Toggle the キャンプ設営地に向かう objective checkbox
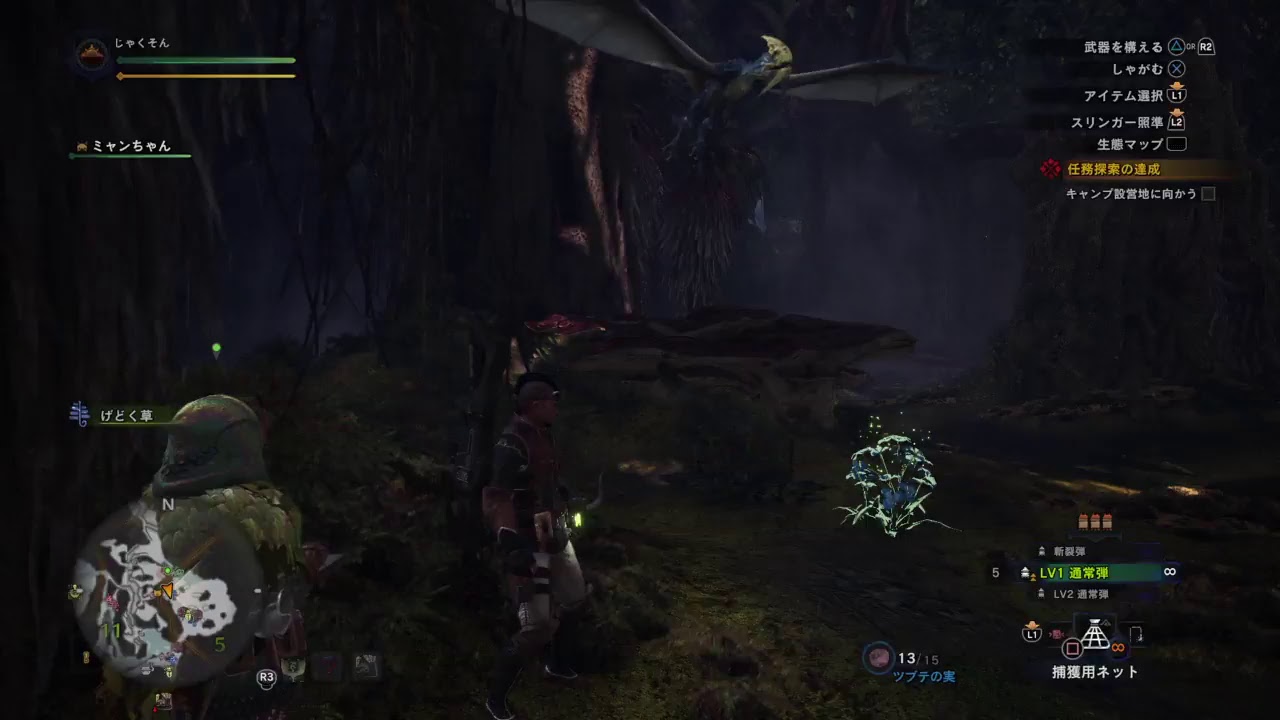 [x=1208, y=194]
